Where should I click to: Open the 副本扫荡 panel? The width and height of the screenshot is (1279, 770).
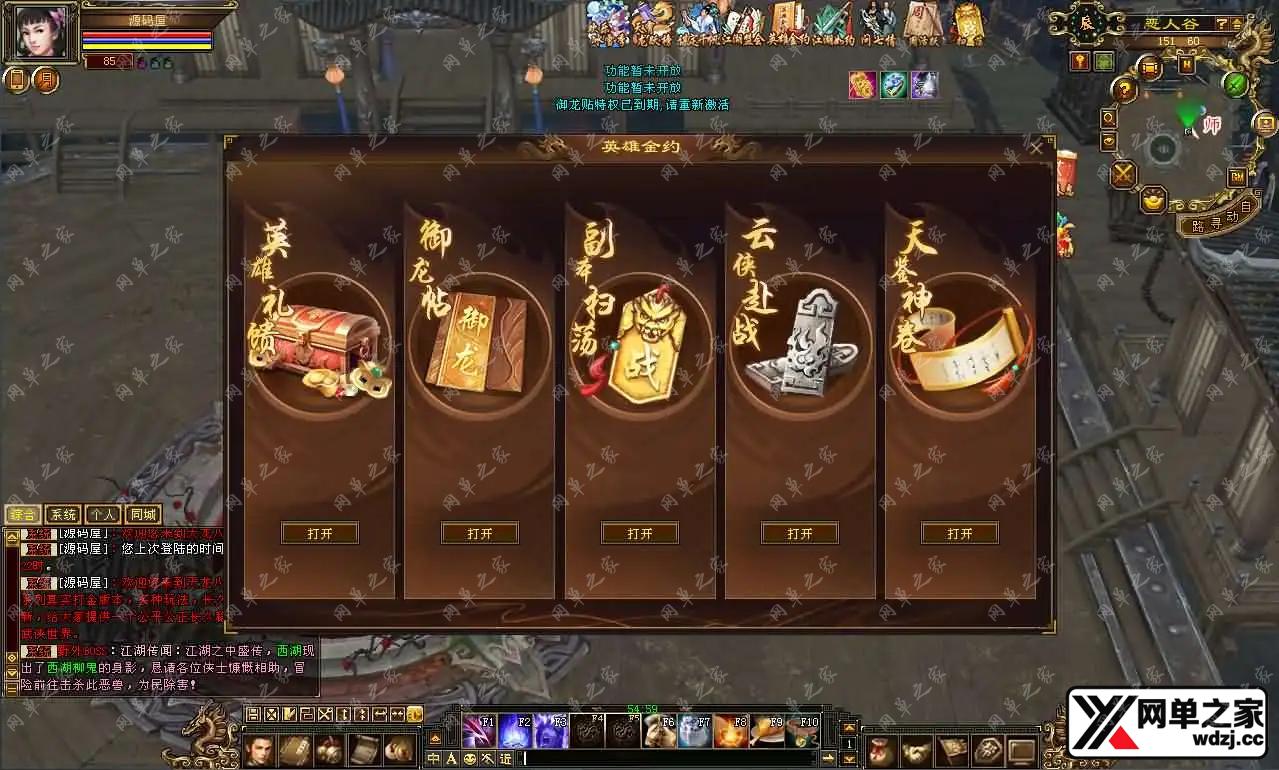(x=640, y=534)
